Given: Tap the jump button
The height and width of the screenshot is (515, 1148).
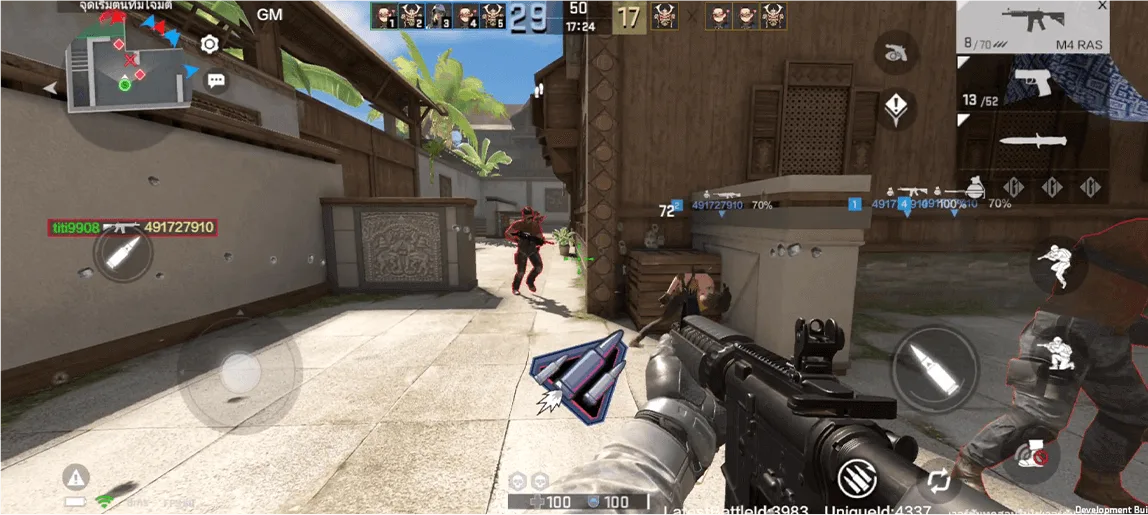Looking at the screenshot, I should click(x=1058, y=264).
